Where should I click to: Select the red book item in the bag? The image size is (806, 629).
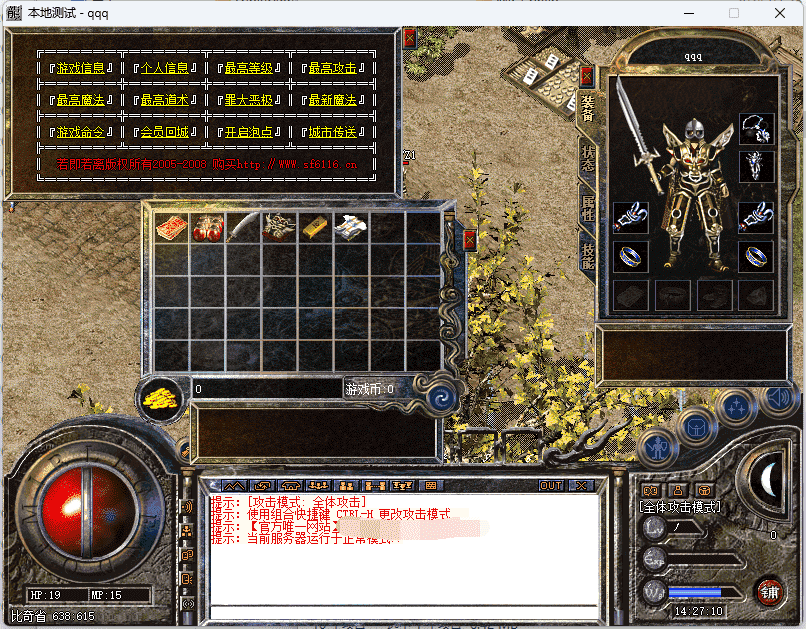(171, 227)
